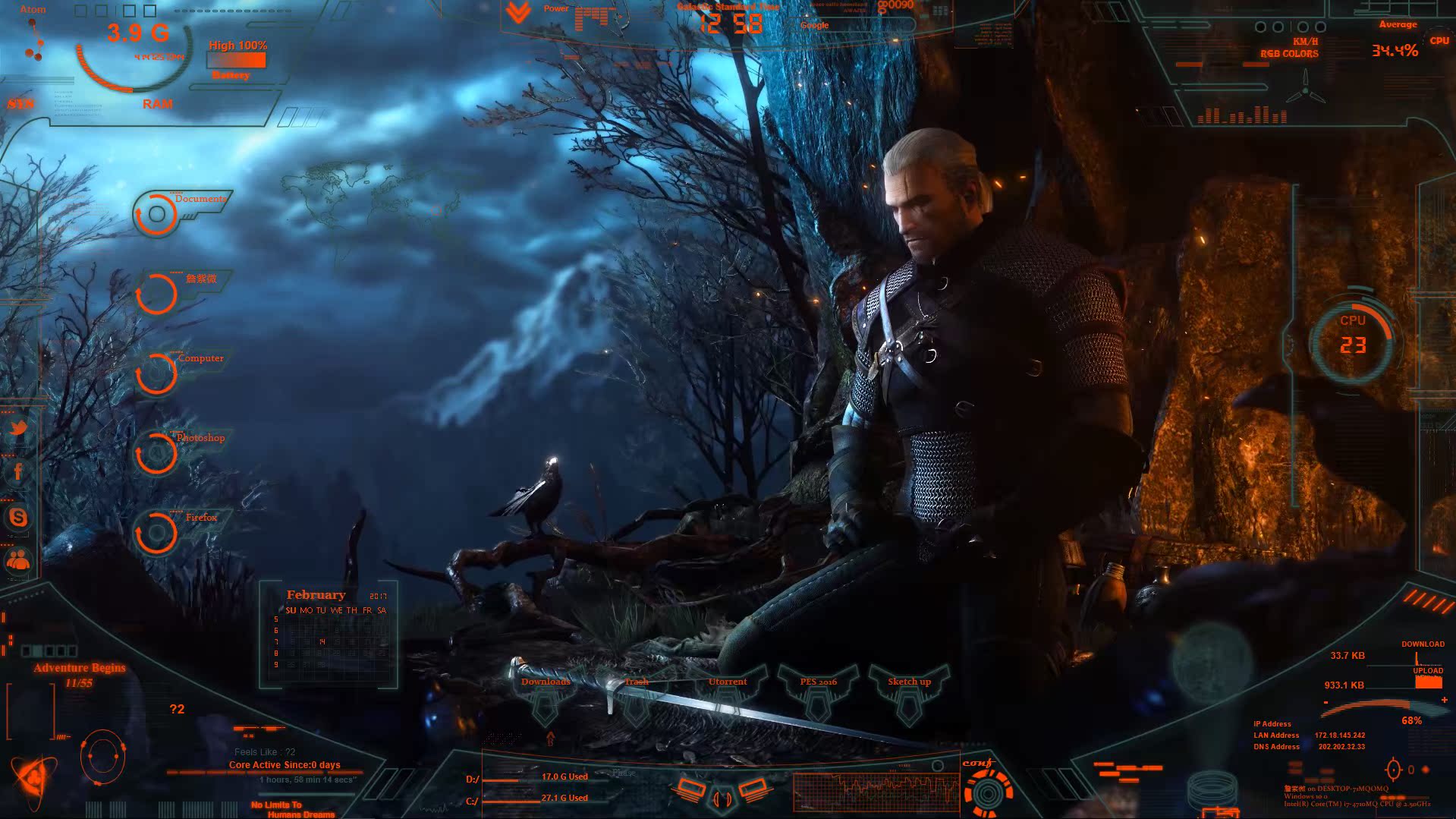Click the double-chevron down arrow icon
The width and height of the screenshot is (1456, 819).
point(518,13)
